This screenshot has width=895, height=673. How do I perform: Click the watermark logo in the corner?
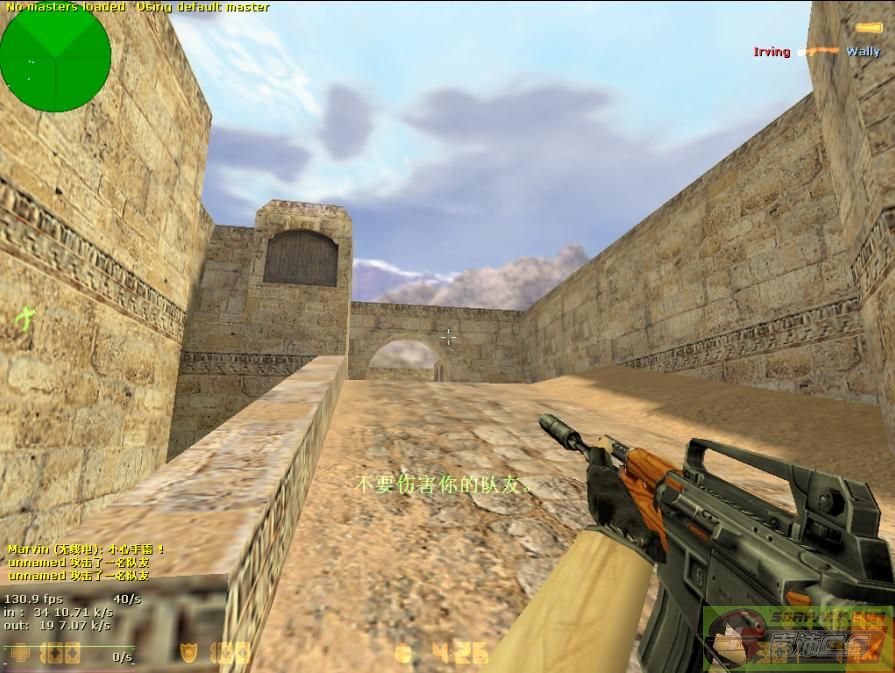(x=797, y=638)
